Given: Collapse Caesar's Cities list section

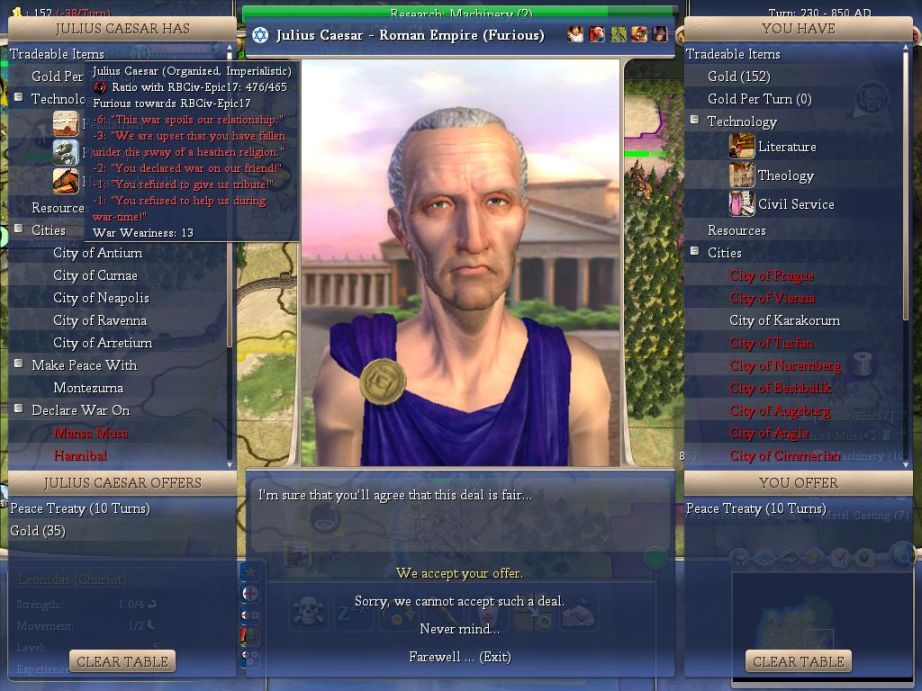Looking at the screenshot, I should tap(18, 230).
